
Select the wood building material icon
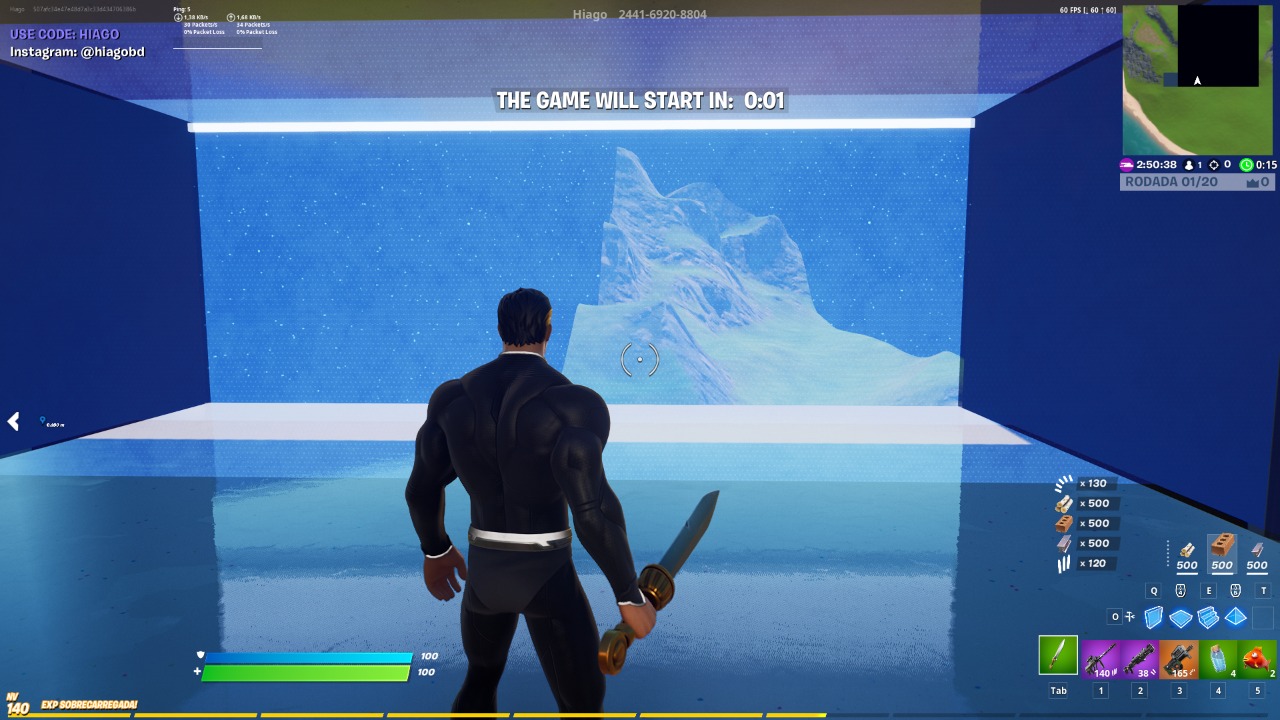tap(1187, 548)
